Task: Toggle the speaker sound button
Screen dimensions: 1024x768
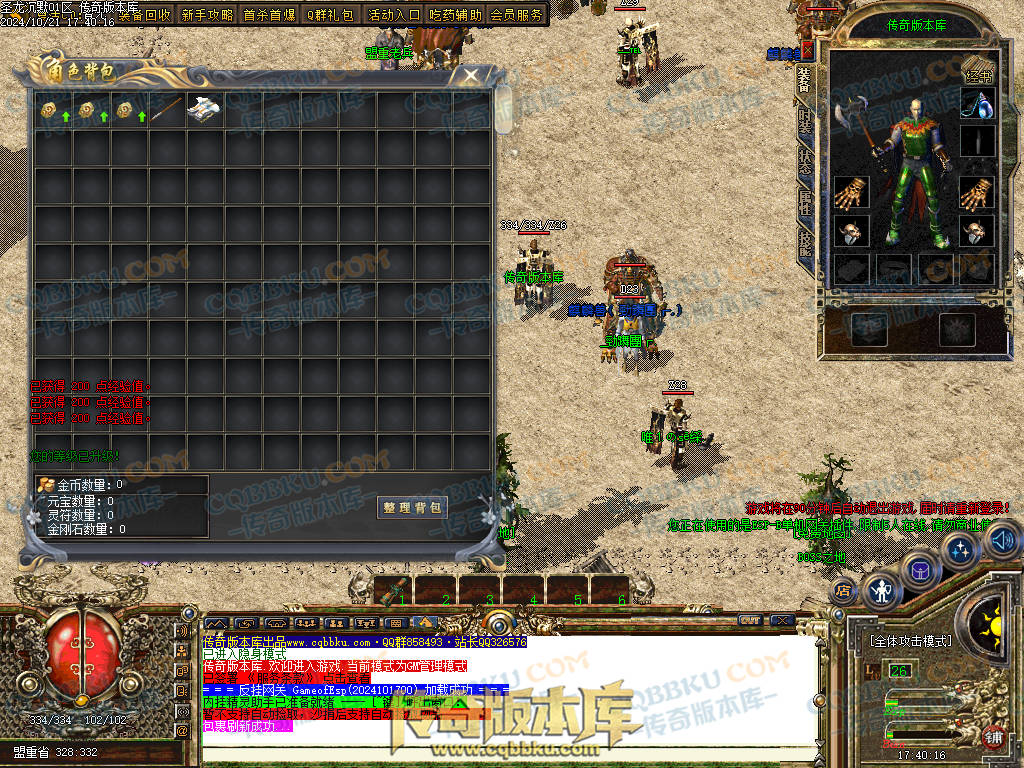Action: click(x=1001, y=541)
